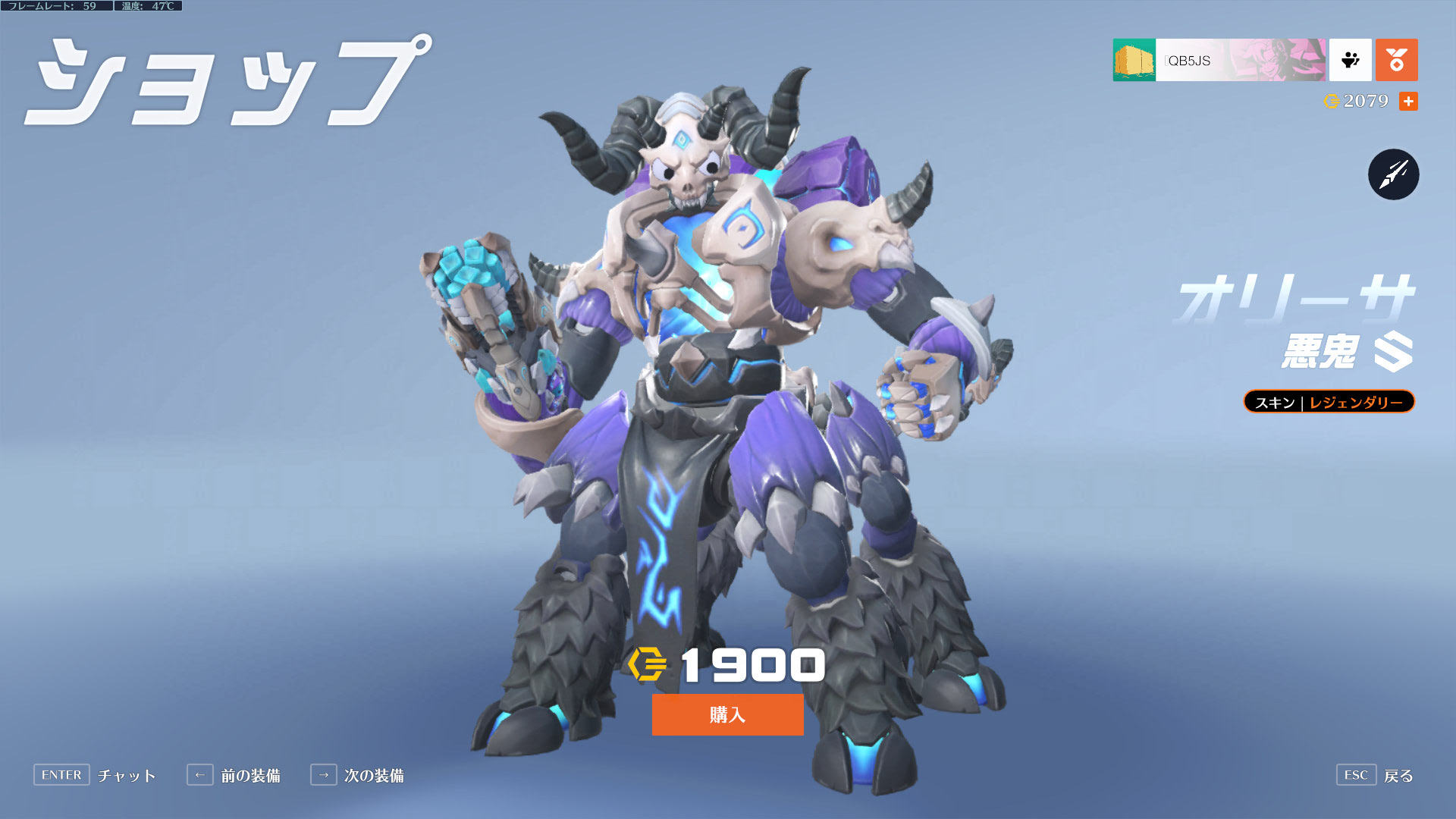This screenshot has height=819, width=1456.
Task: Toggle the round weapon preview icon
Action: click(x=1393, y=174)
